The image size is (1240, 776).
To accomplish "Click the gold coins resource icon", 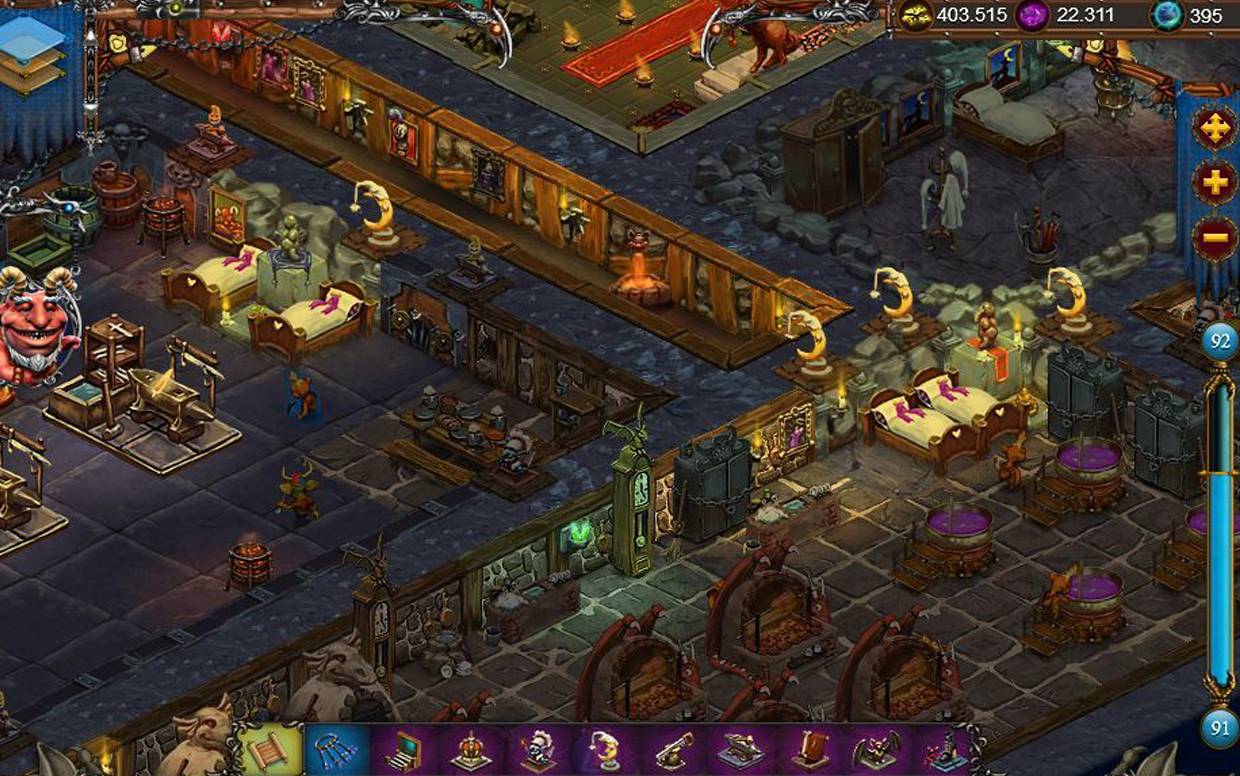I will tap(916, 15).
